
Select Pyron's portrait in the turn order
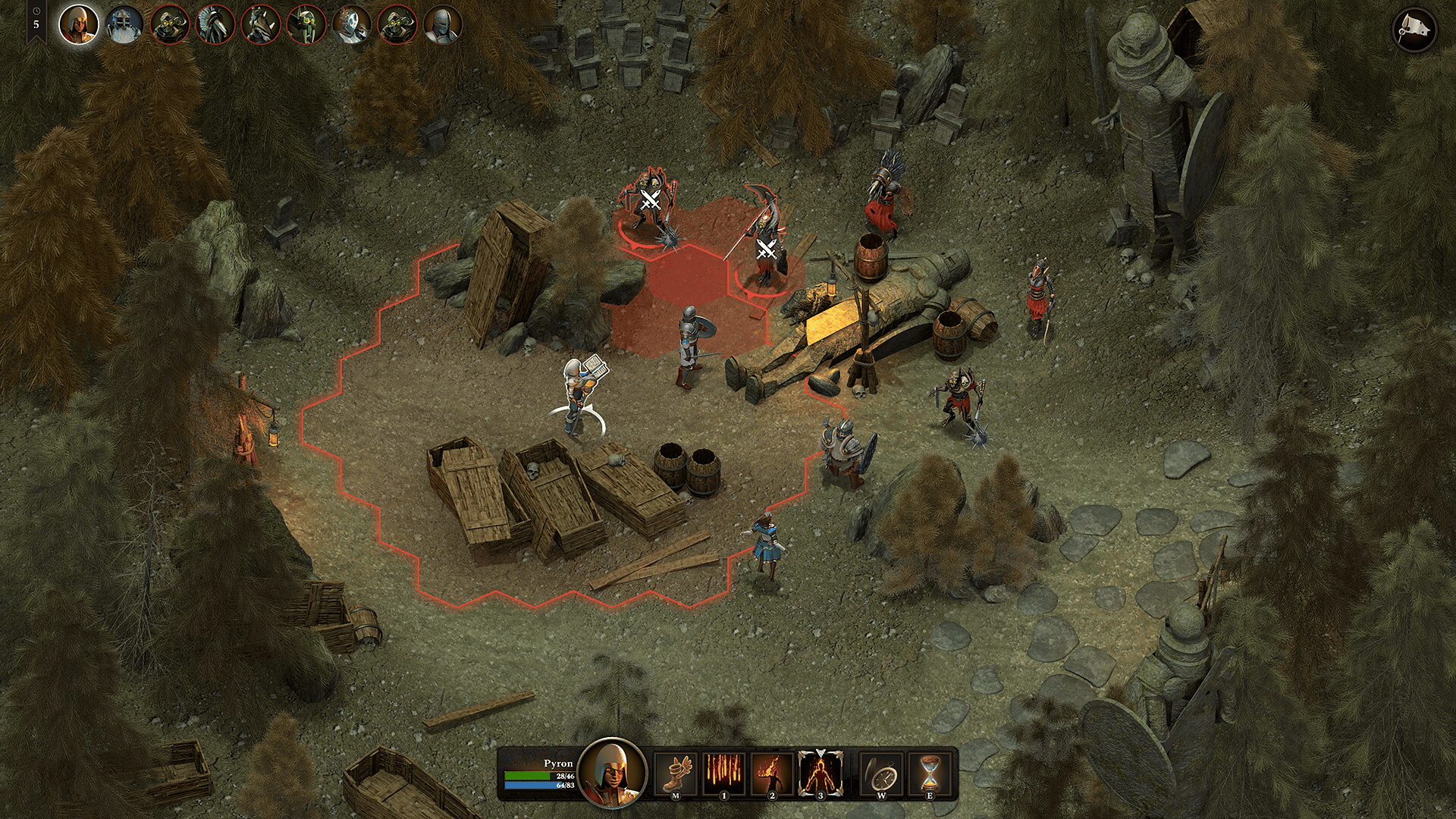(x=78, y=25)
